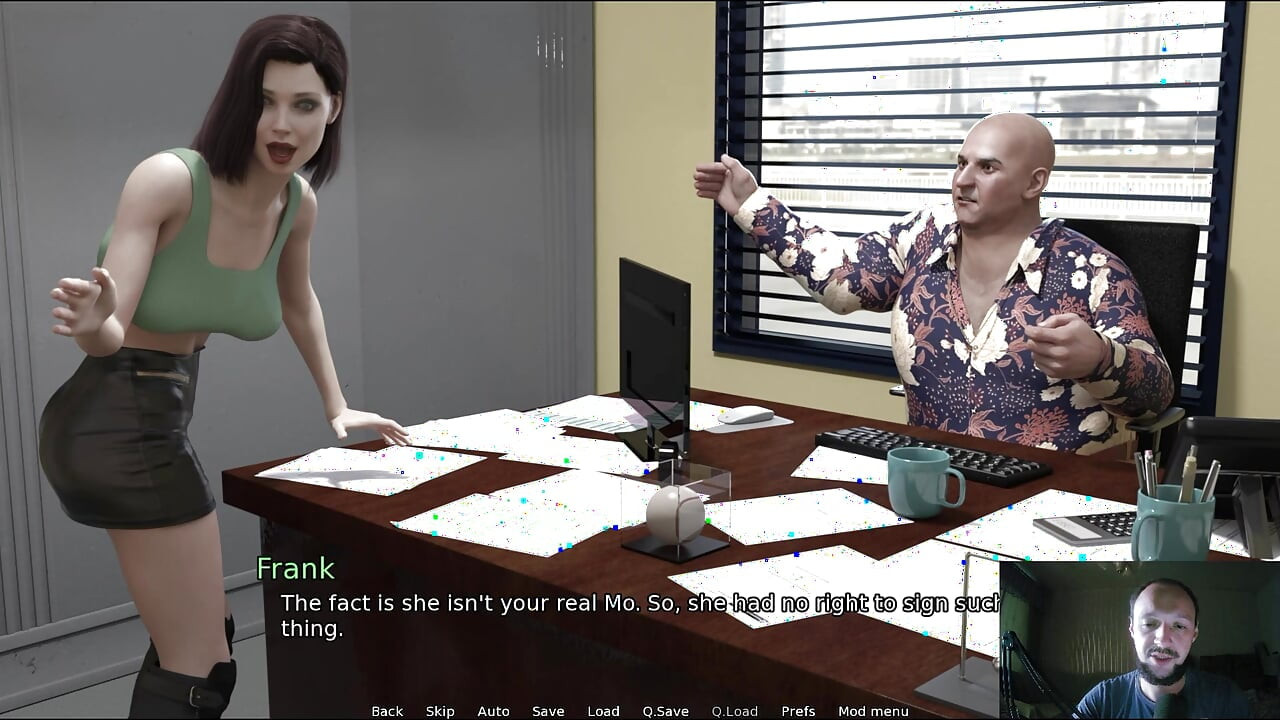
Task: Click Skip in the quick menu
Action: point(440,711)
